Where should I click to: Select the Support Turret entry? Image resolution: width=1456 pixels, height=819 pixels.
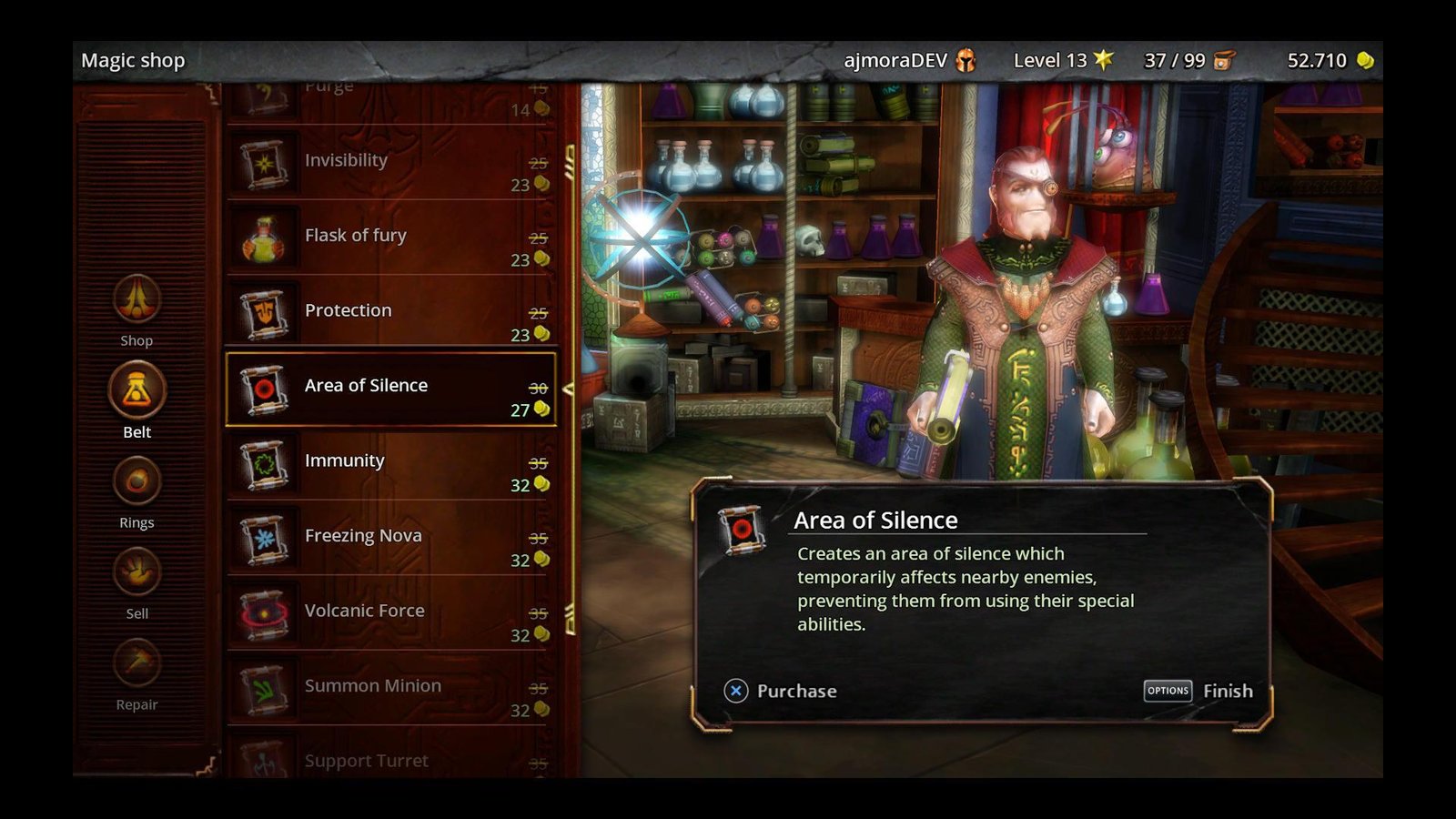[x=391, y=760]
